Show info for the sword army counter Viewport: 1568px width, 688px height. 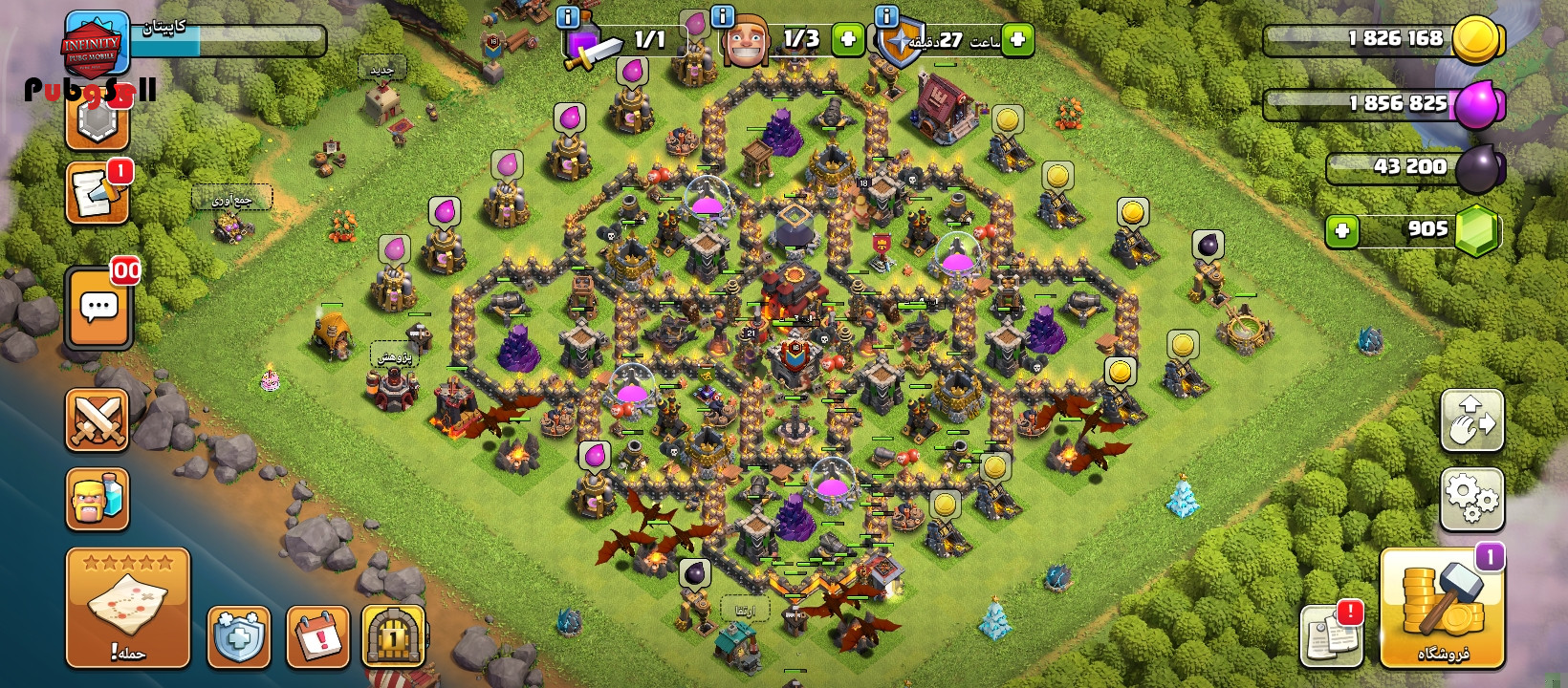(x=567, y=16)
